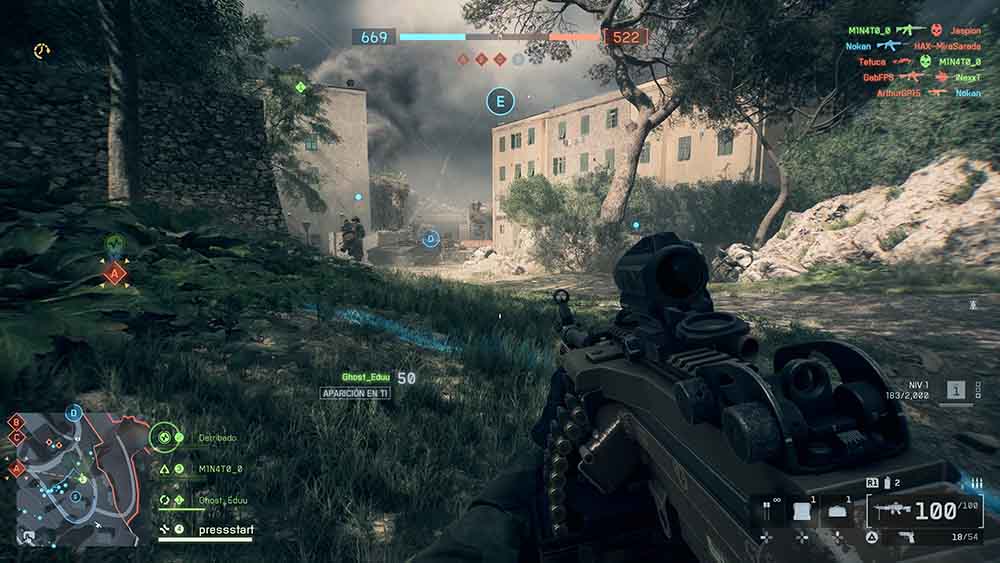Select the ammo crate gadget slot

pos(838,511)
